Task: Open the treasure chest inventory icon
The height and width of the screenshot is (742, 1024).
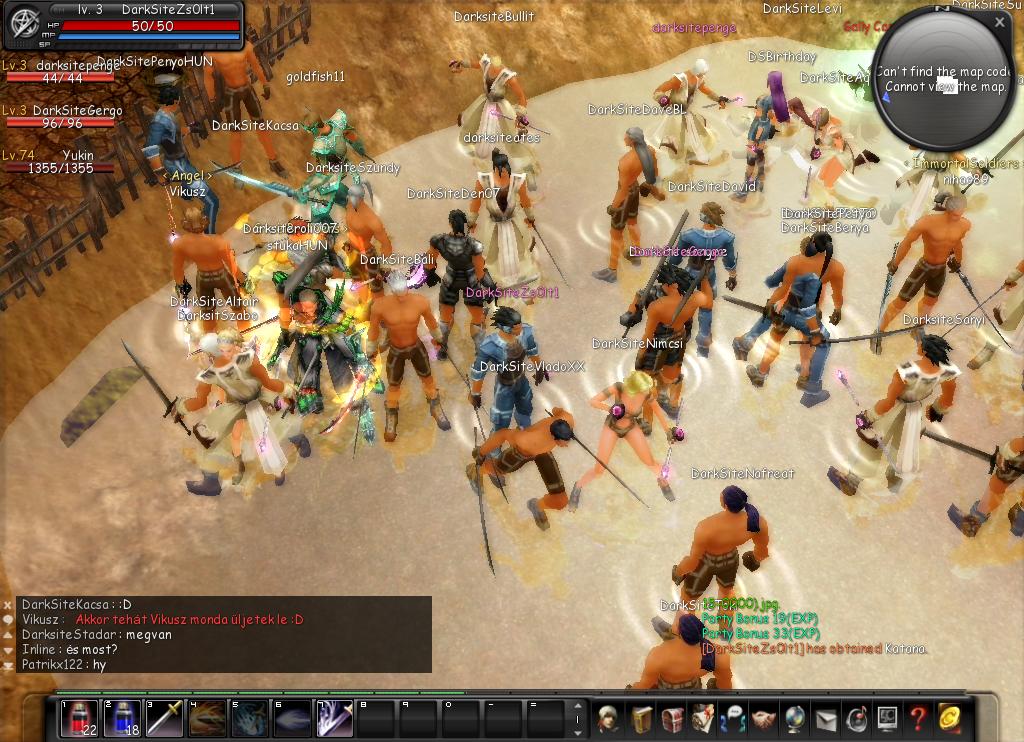Action: [x=671, y=718]
